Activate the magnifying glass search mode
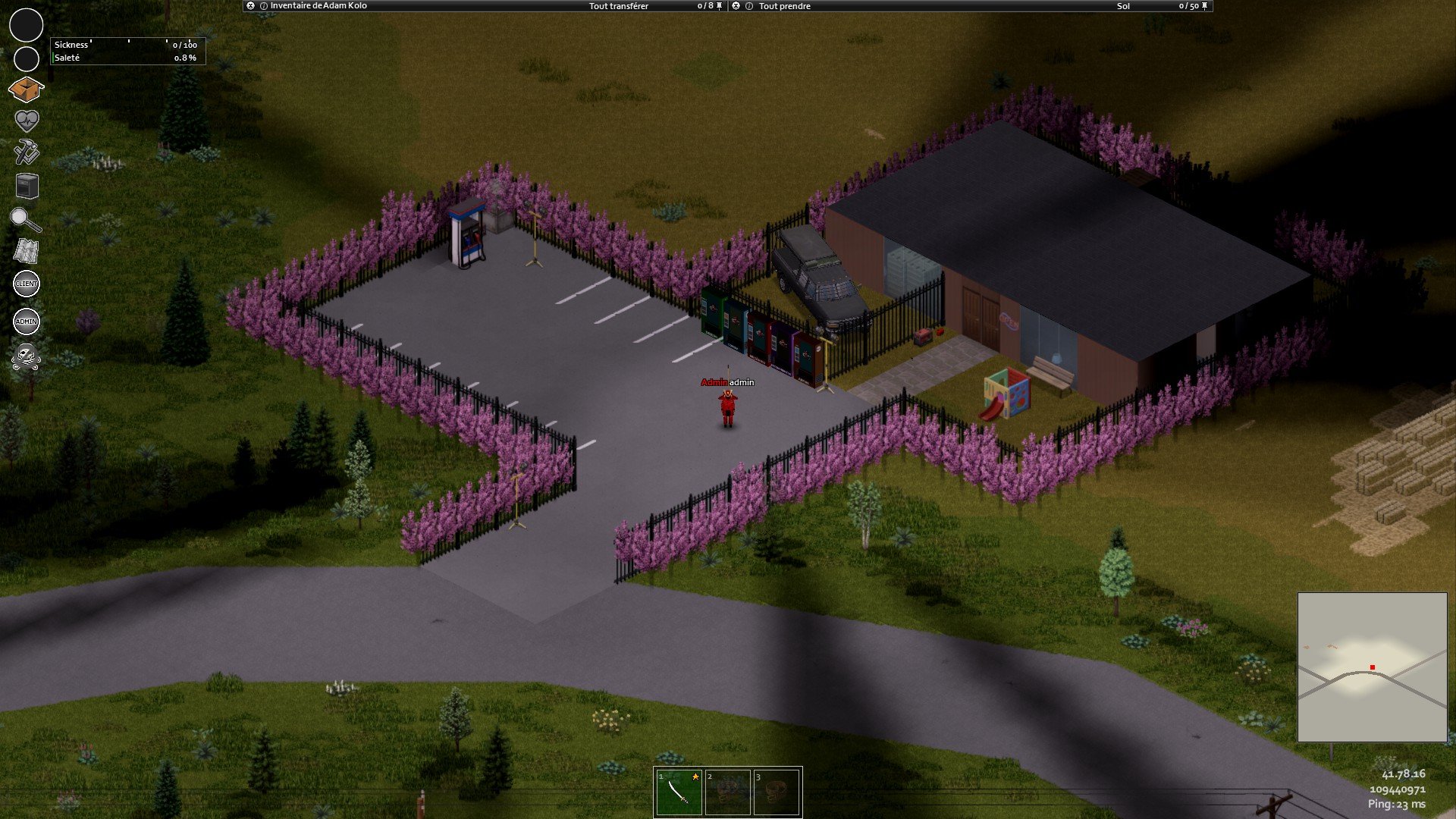This screenshot has height=819, width=1456. (25, 220)
